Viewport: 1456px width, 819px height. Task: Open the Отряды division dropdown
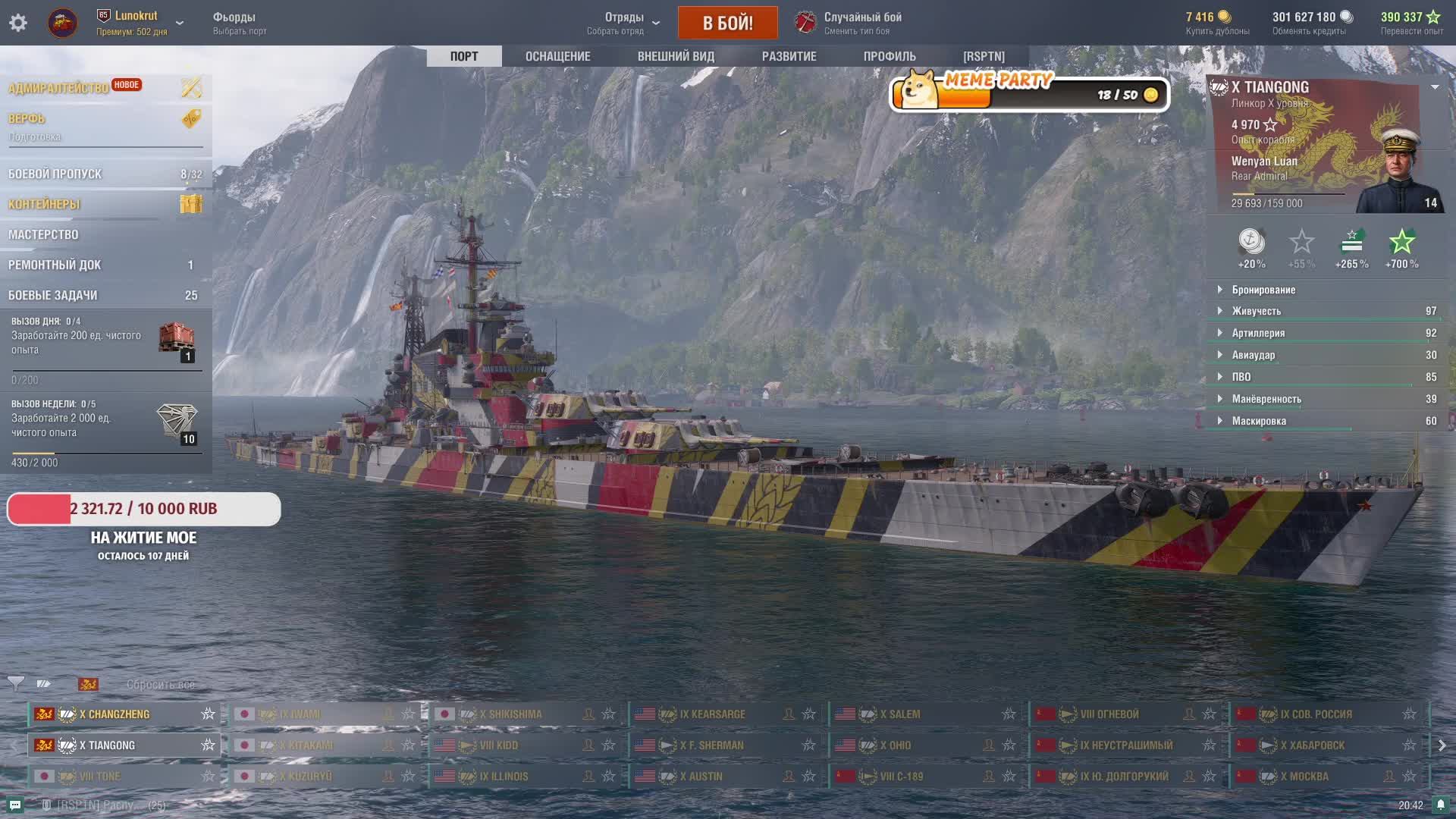(x=624, y=23)
